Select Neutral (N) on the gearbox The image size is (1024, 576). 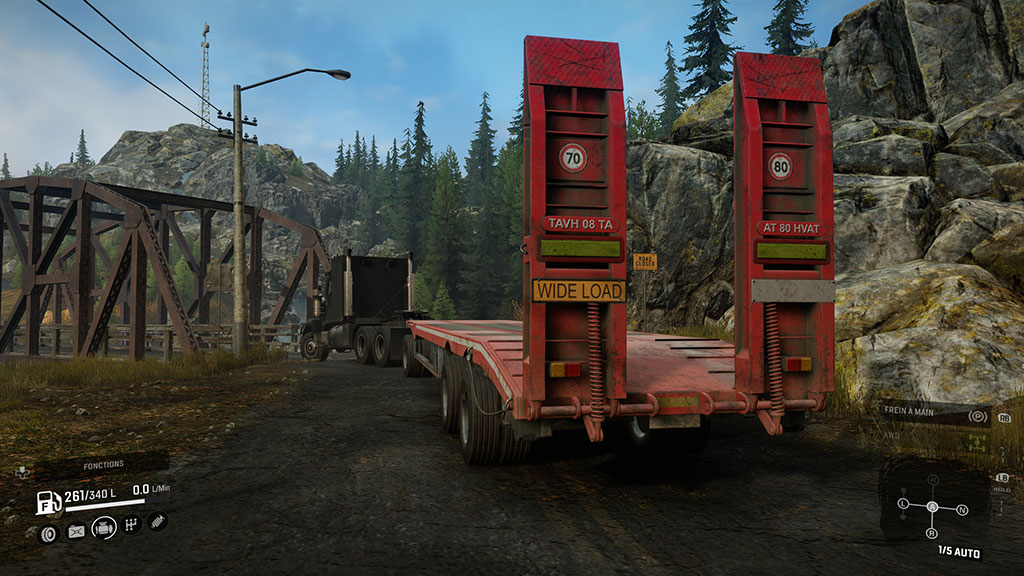(x=962, y=510)
